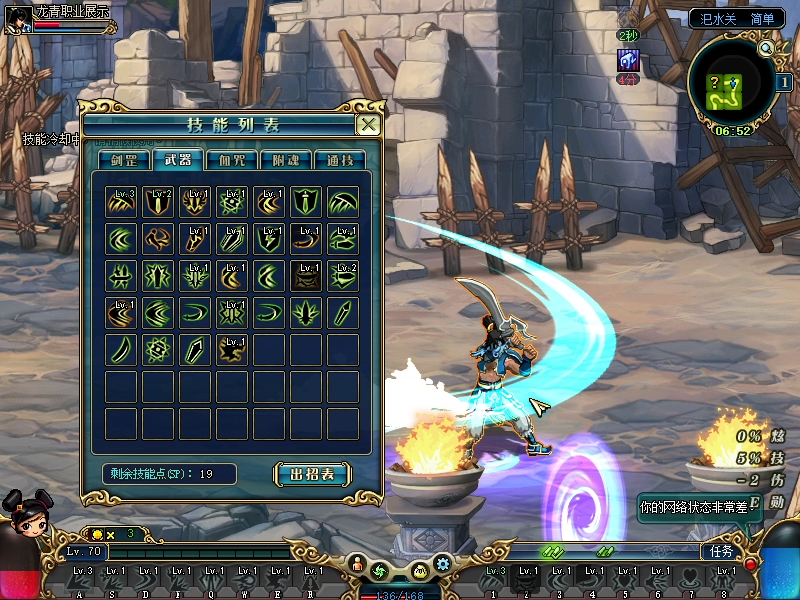This screenshot has width=800, height=600.
Task: Open the 伽咒 skill tab
Action: point(231,160)
